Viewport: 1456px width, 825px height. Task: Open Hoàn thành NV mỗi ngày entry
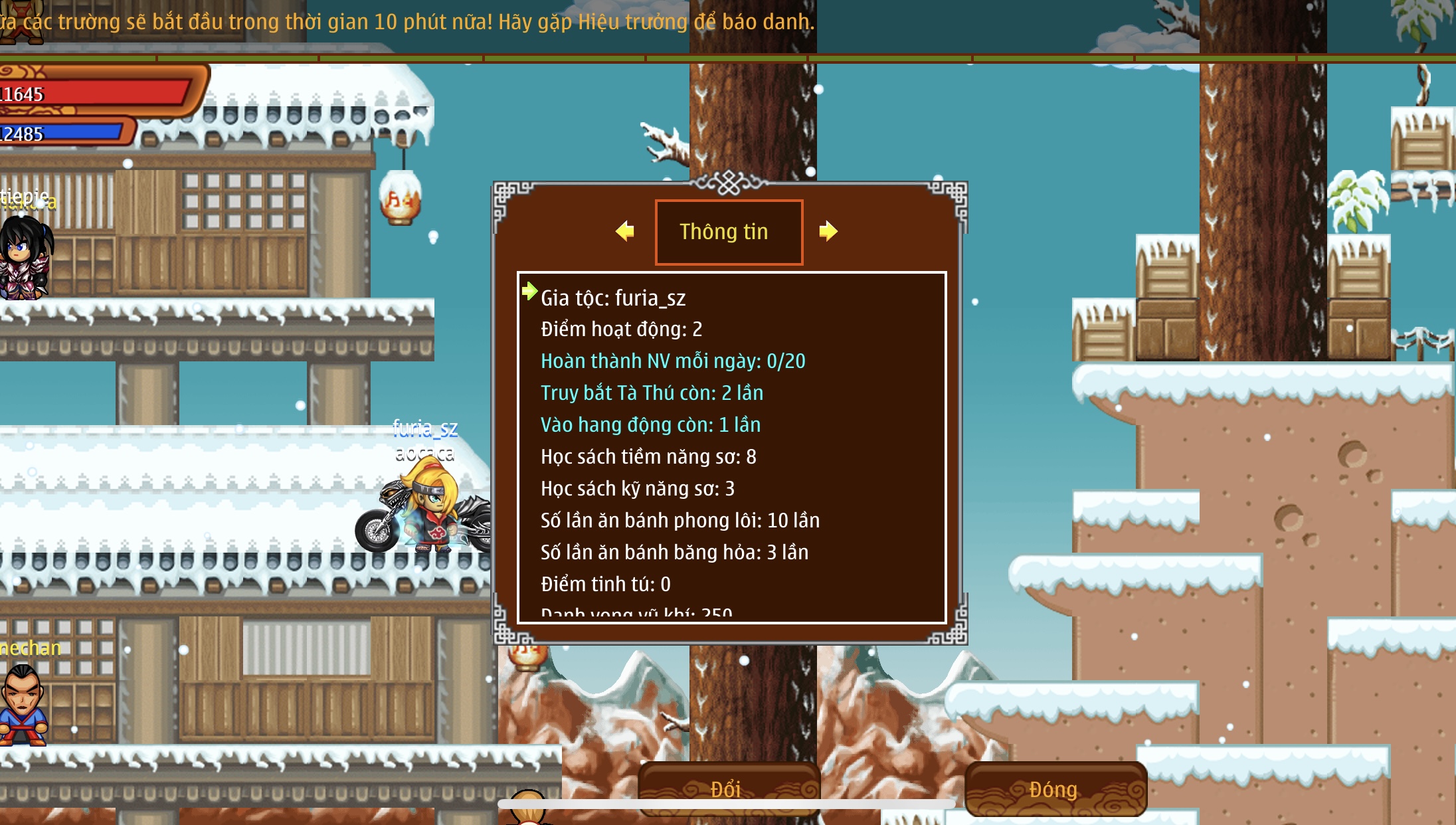pyautogui.click(x=673, y=361)
